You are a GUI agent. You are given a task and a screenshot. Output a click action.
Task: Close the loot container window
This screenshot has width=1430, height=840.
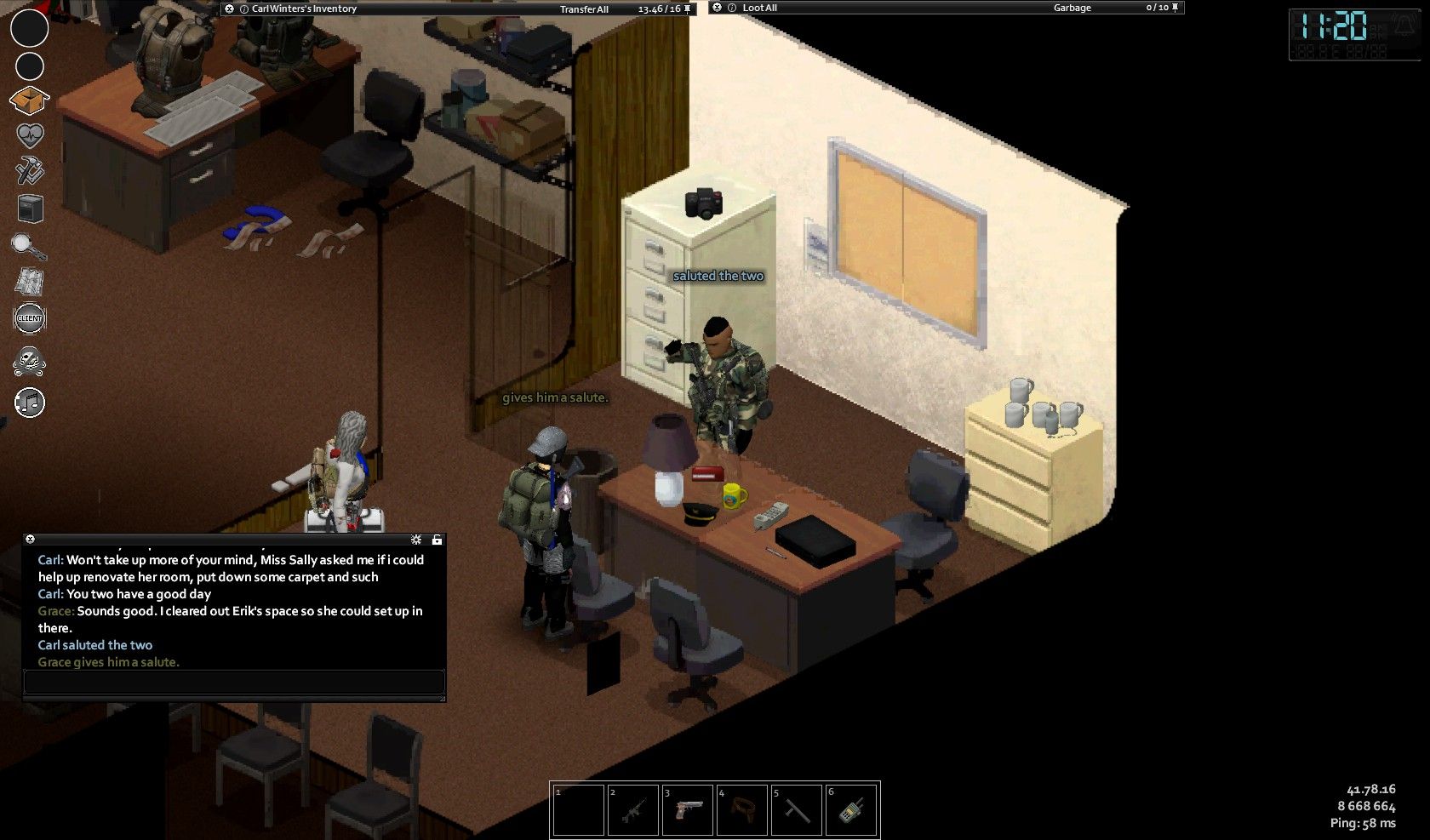718,8
